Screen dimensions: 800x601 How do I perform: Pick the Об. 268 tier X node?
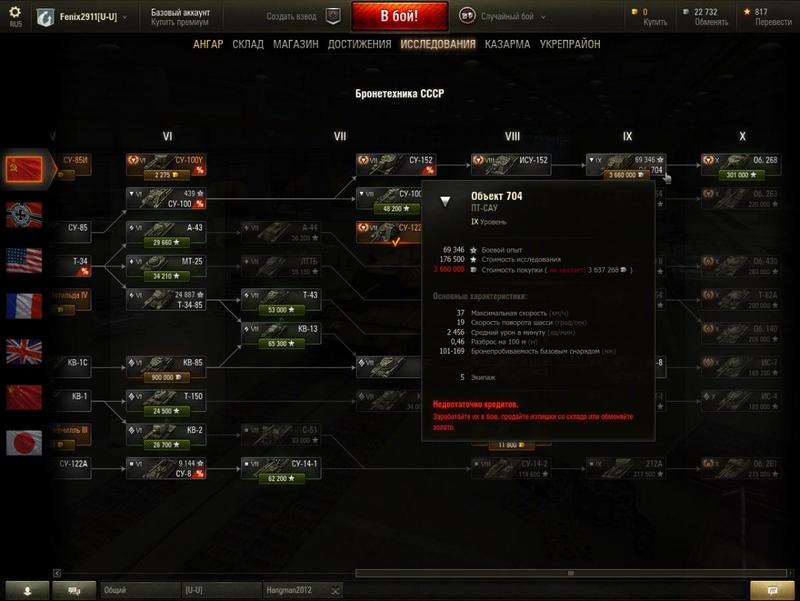point(740,166)
